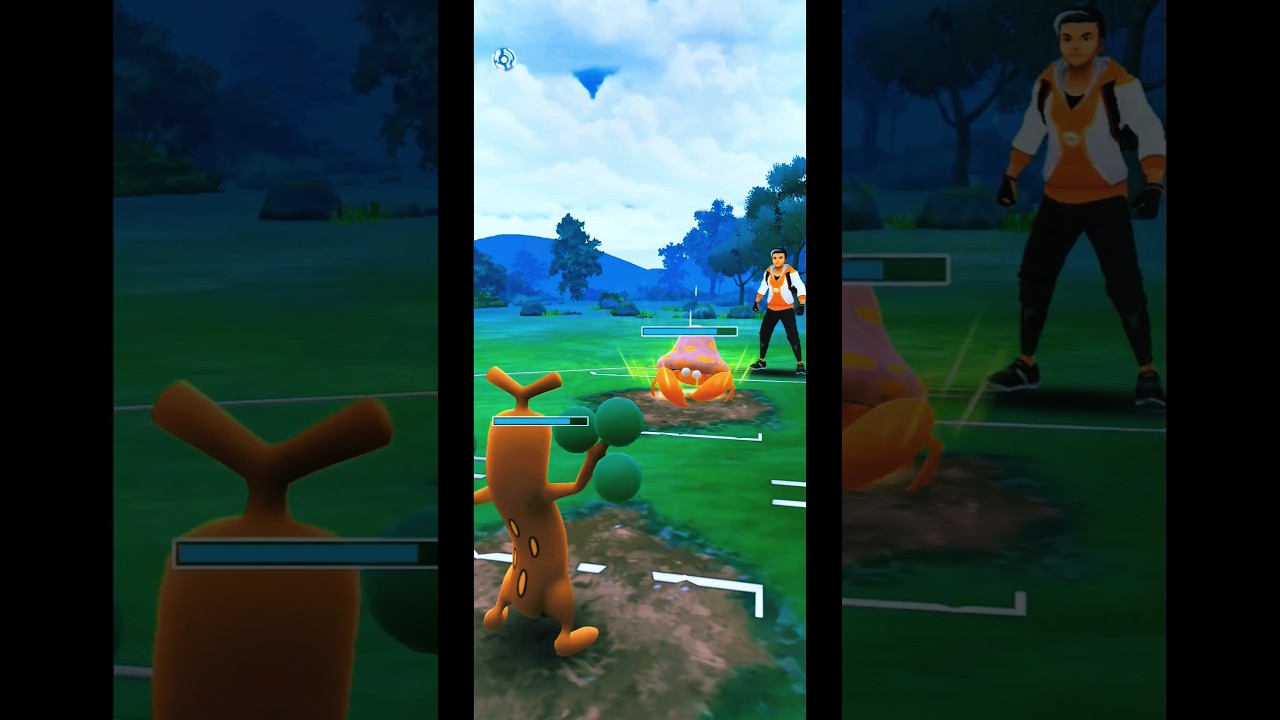Tap Parasect's left orange claw

[670, 385]
